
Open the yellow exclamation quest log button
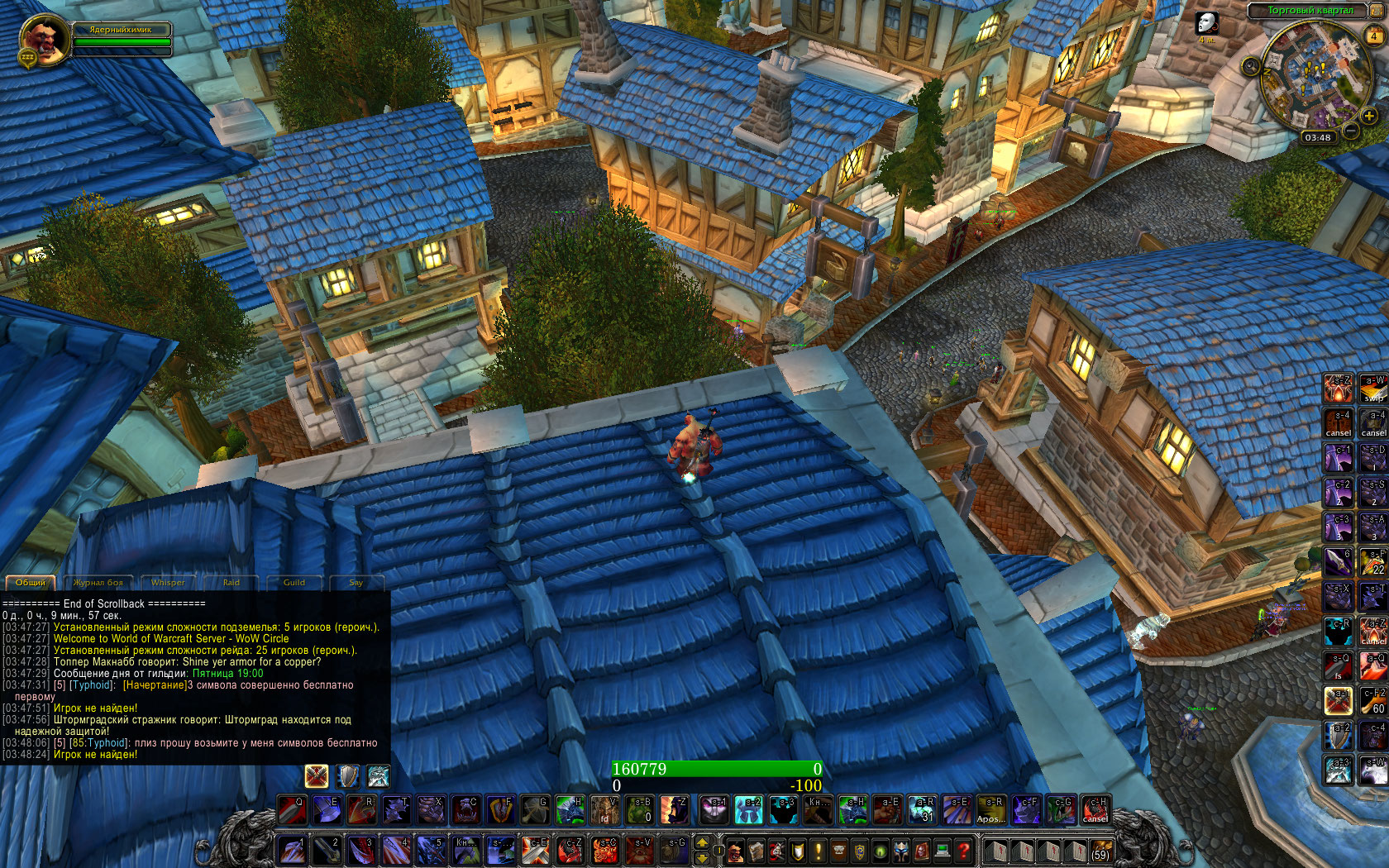click(819, 850)
